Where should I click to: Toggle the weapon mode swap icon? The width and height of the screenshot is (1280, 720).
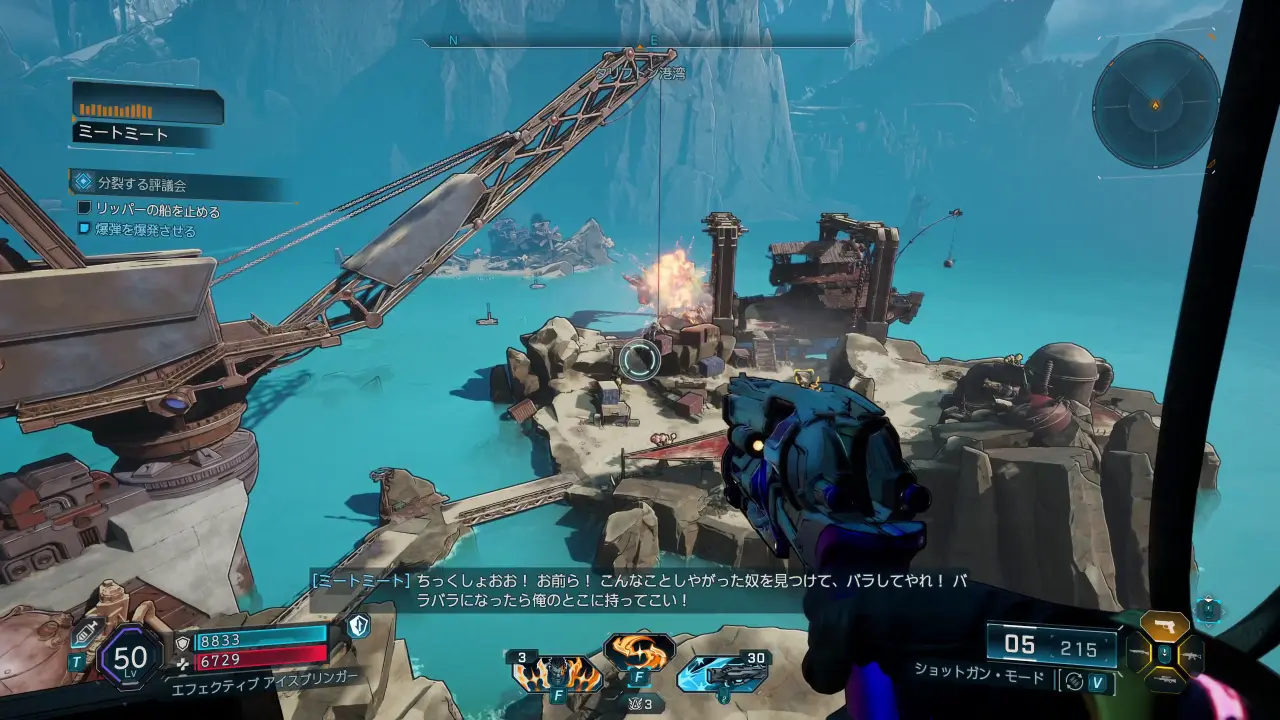(1073, 681)
